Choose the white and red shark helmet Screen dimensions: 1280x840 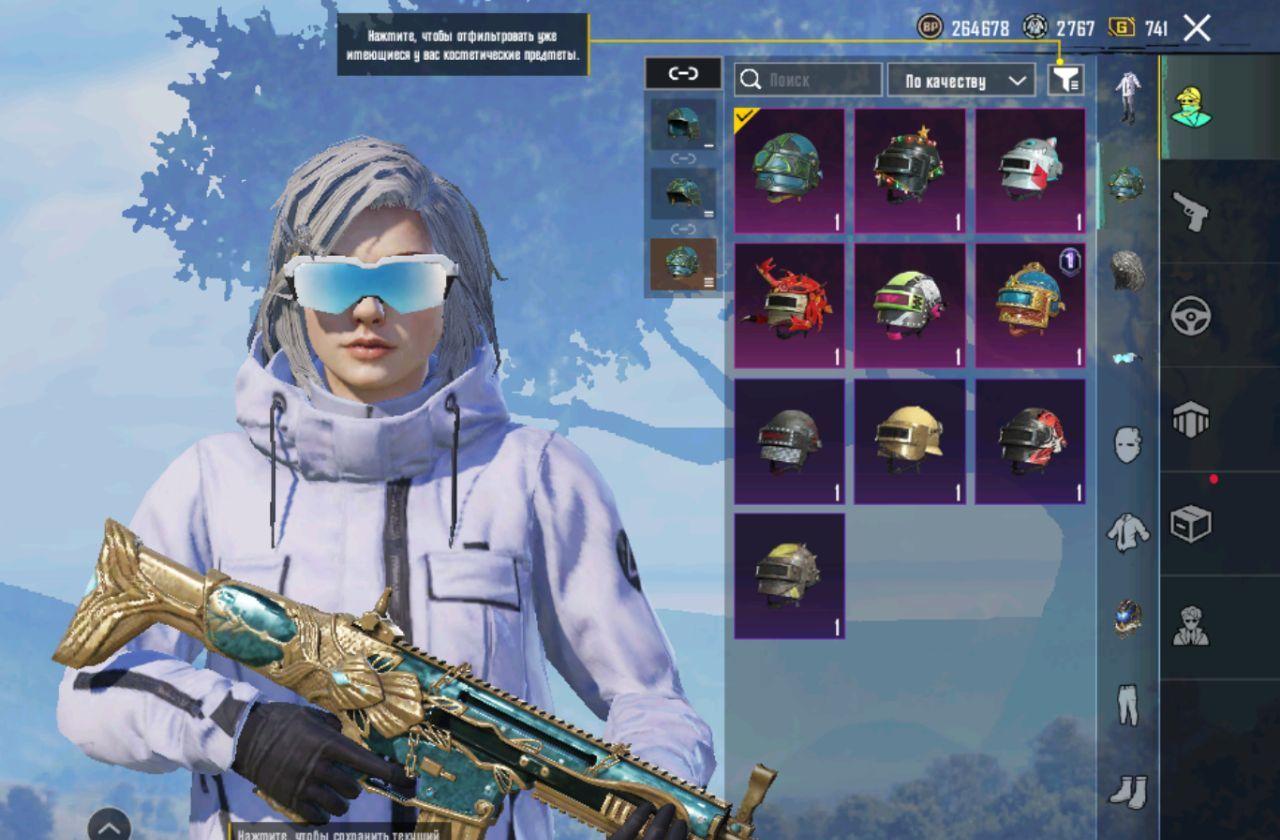click(x=1030, y=171)
